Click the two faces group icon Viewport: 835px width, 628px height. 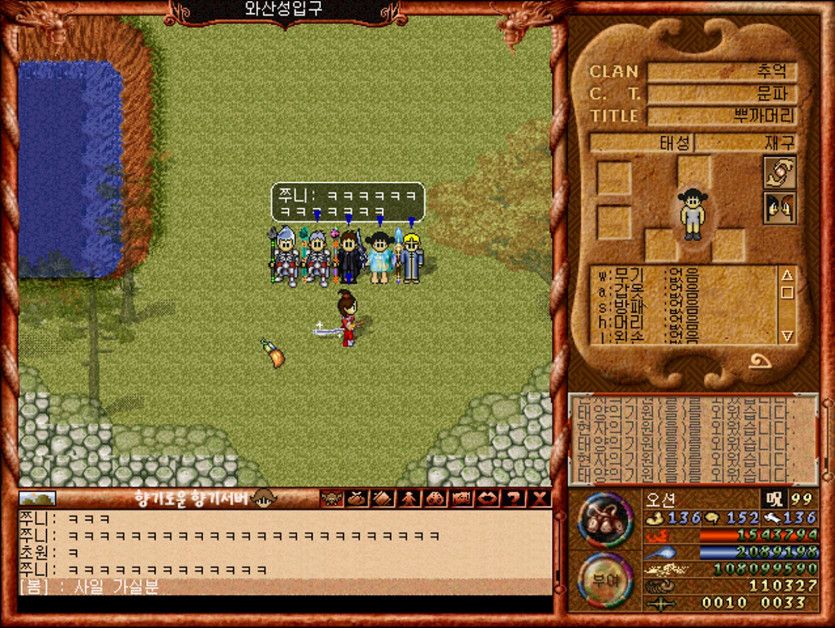(779, 208)
